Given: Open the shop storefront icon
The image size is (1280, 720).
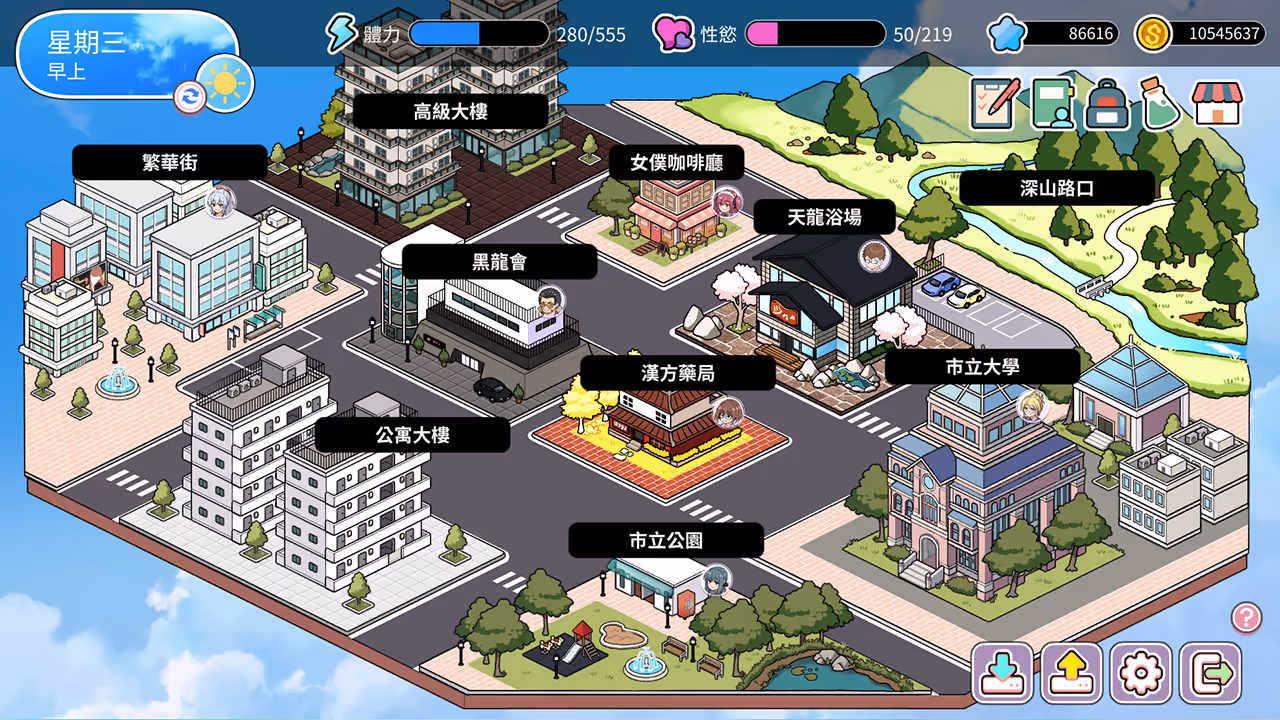Looking at the screenshot, I should [x=1215, y=104].
